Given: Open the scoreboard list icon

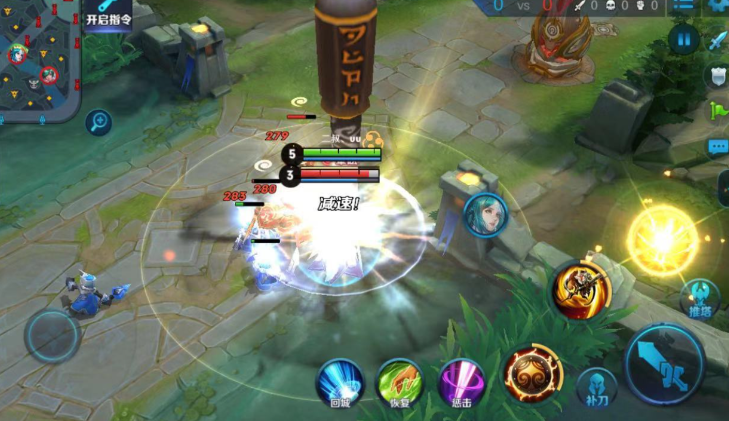Looking at the screenshot, I should (x=683, y=6).
